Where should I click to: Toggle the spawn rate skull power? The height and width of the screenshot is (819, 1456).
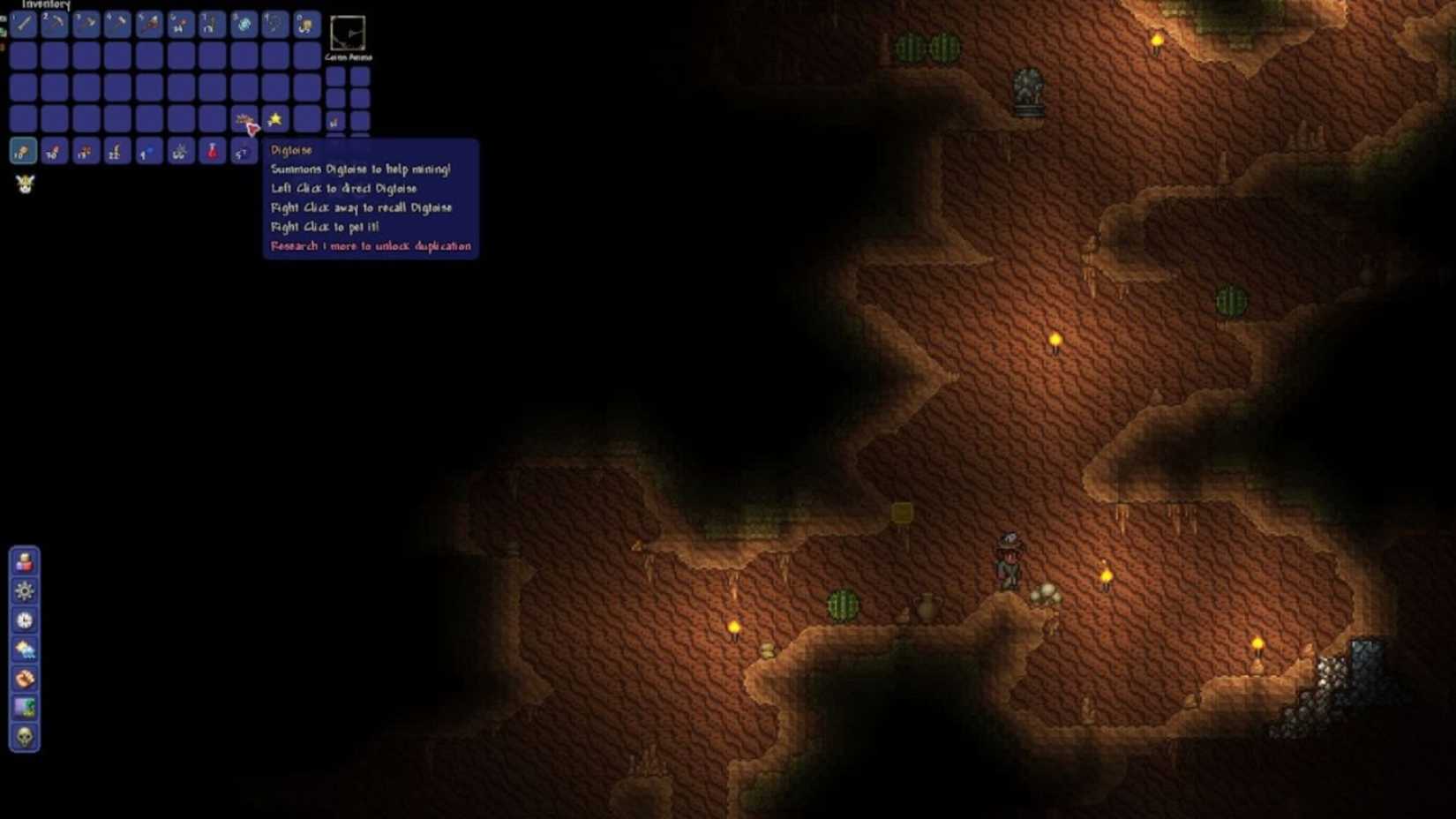pos(24,734)
